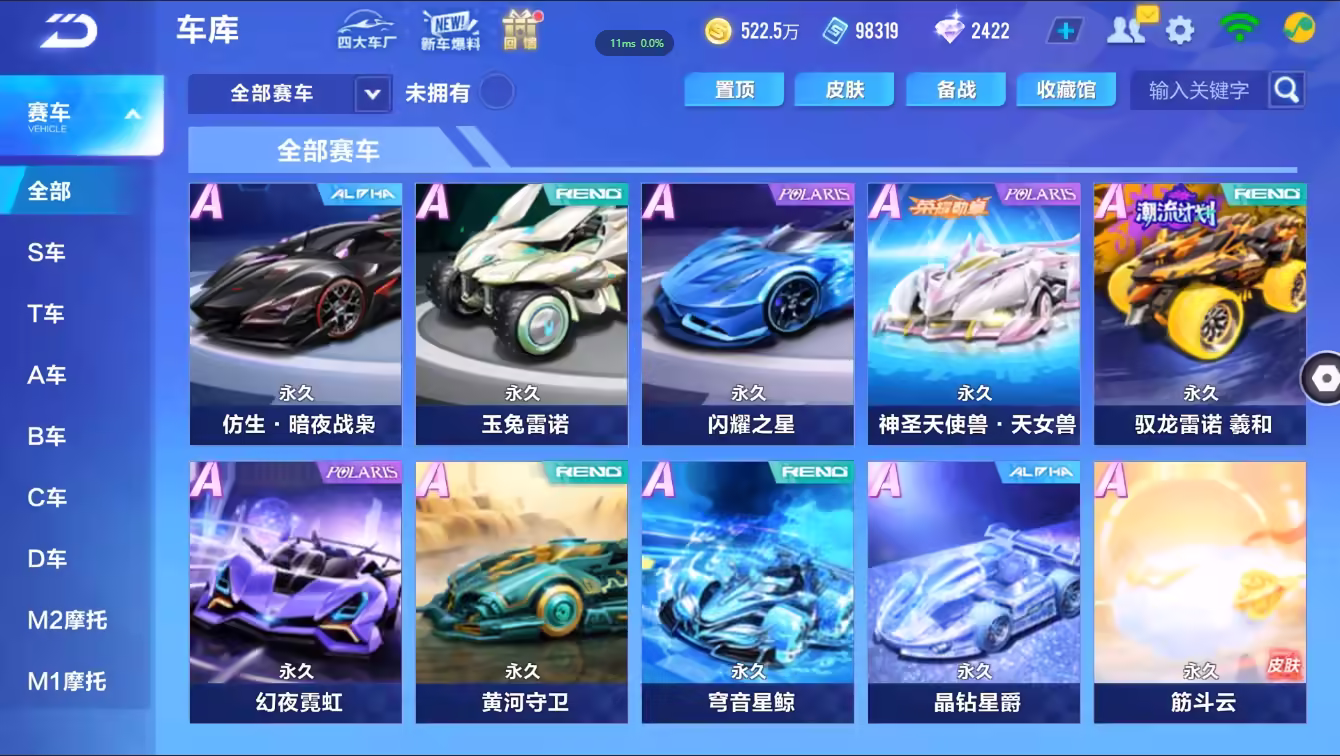The width and height of the screenshot is (1340, 756).
Task: Open the 收藏馆 collection hall
Action: 1066,90
